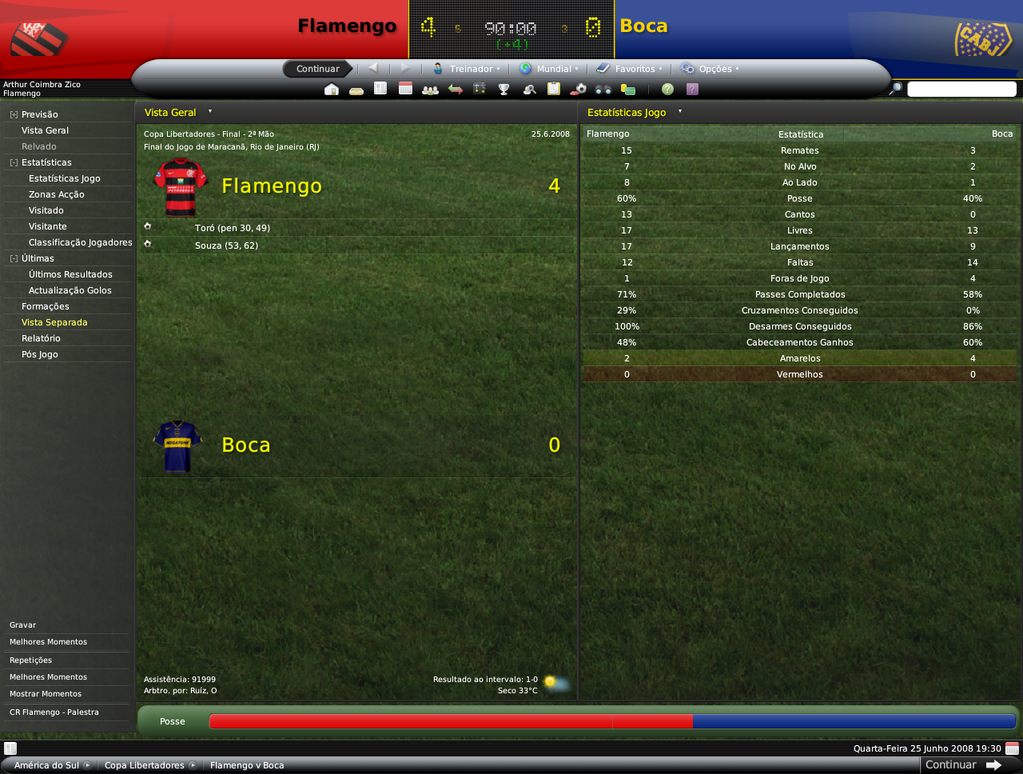Select Formações in the sidebar
Screen dimensions: 1023x774
[45, 306]
